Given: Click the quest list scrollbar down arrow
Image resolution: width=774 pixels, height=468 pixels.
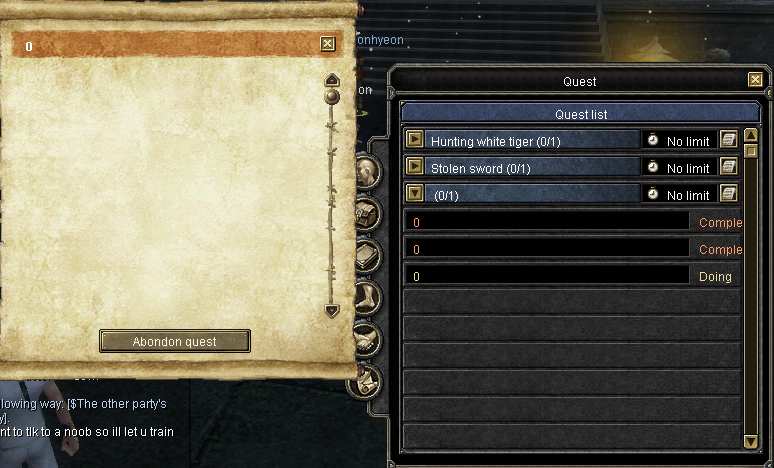Looking at the screenshot, I should point(750,441).
